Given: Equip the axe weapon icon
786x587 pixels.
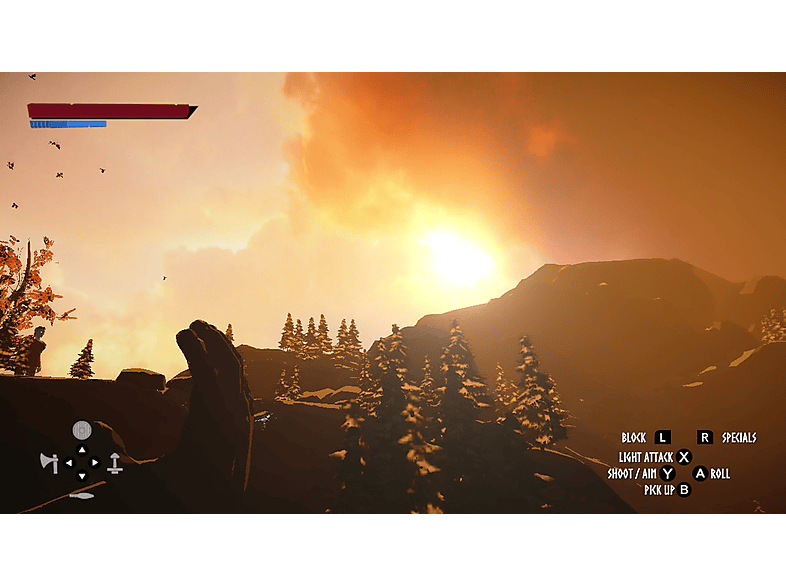Looking at the screenshot, I should (49, 462).
